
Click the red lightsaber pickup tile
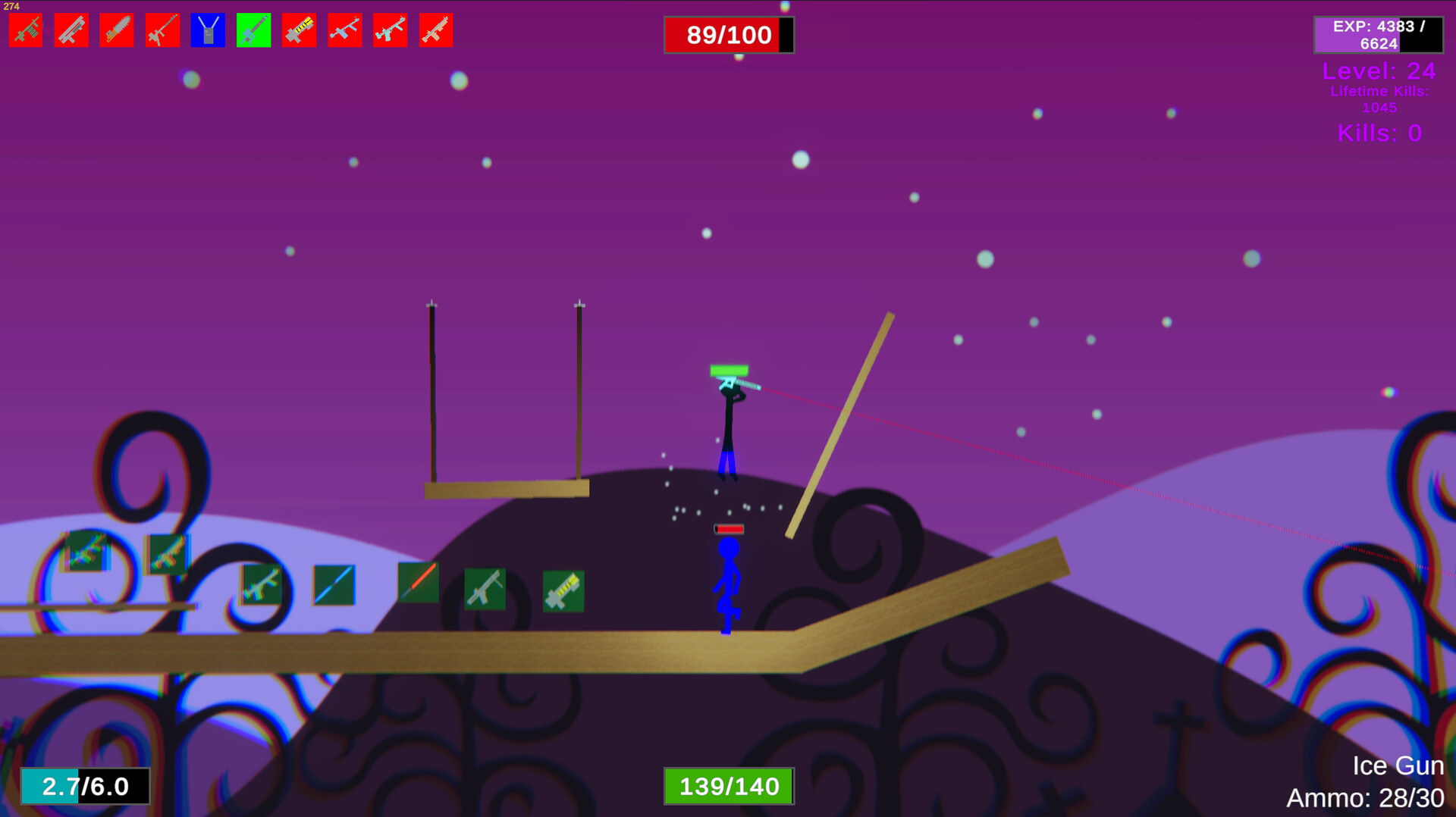coord(417,581)
